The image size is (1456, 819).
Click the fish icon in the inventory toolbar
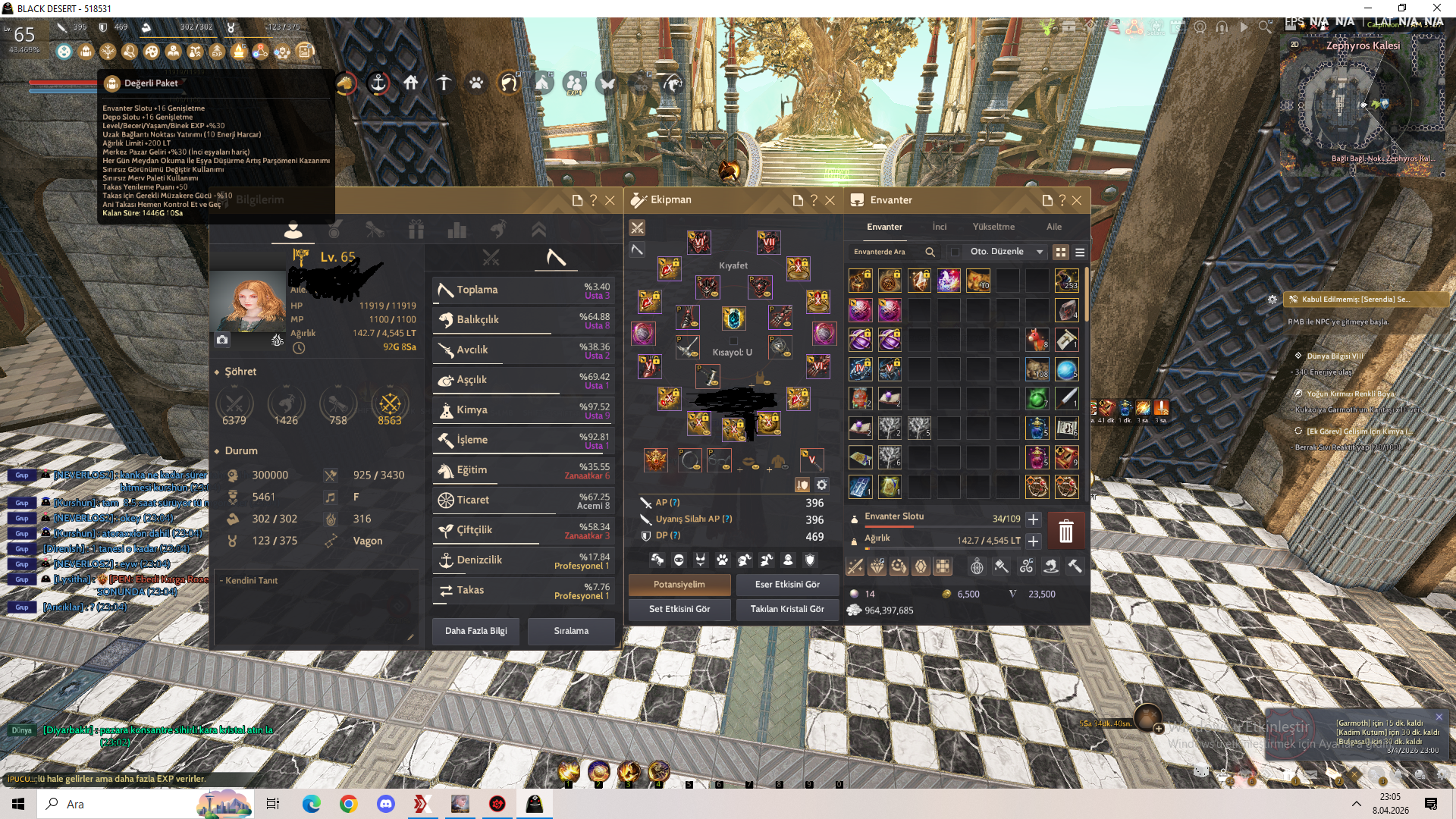(x=1050, y=566)
